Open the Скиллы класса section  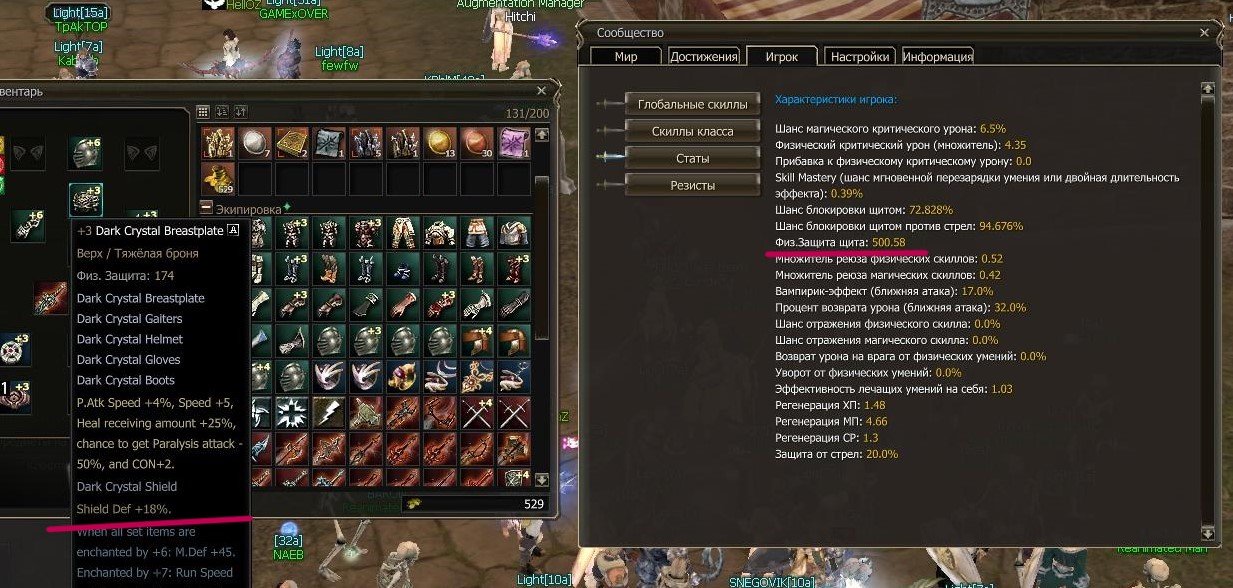[692, 131]
